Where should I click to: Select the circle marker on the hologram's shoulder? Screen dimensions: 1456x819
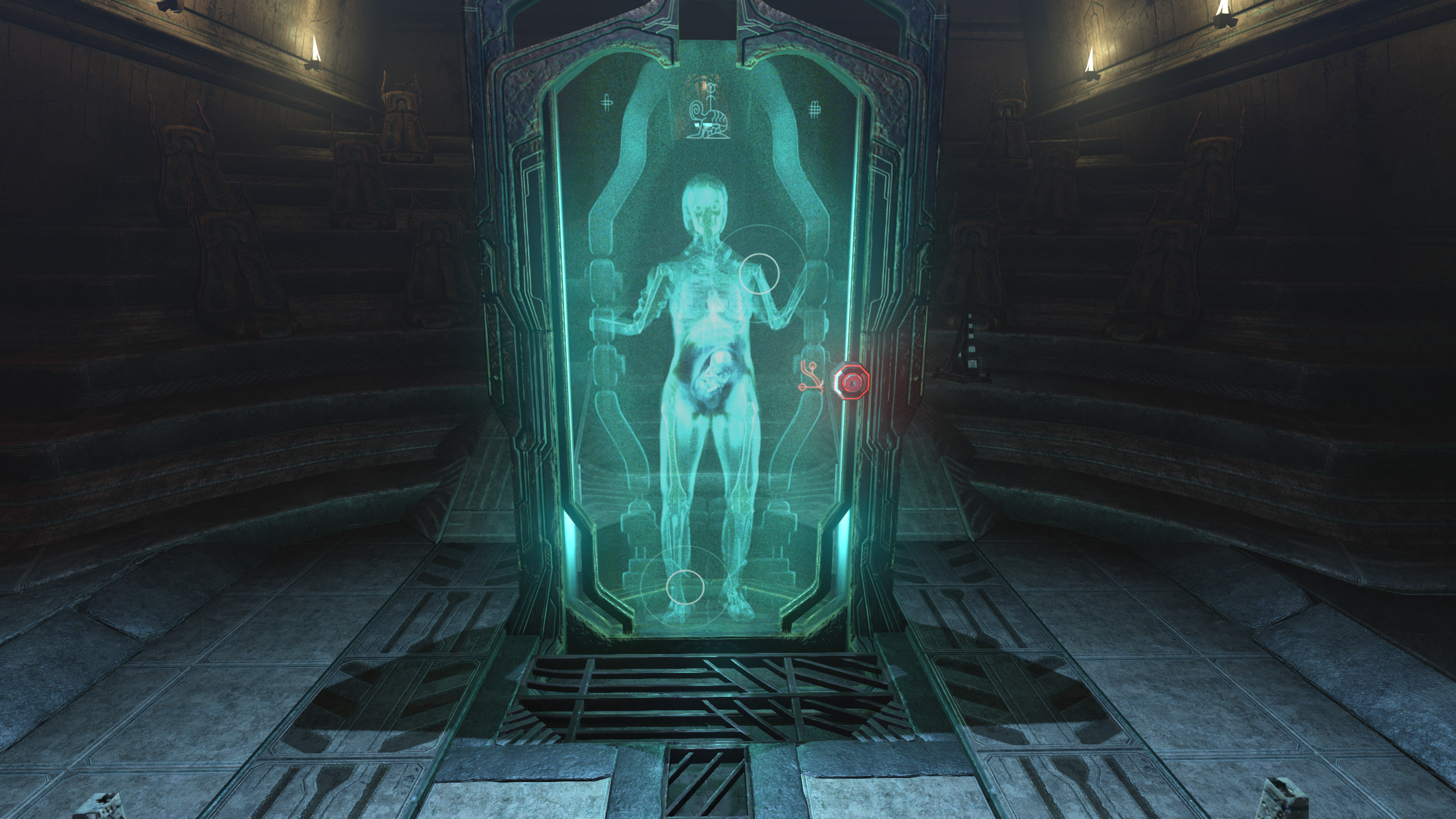click(759, 274)
